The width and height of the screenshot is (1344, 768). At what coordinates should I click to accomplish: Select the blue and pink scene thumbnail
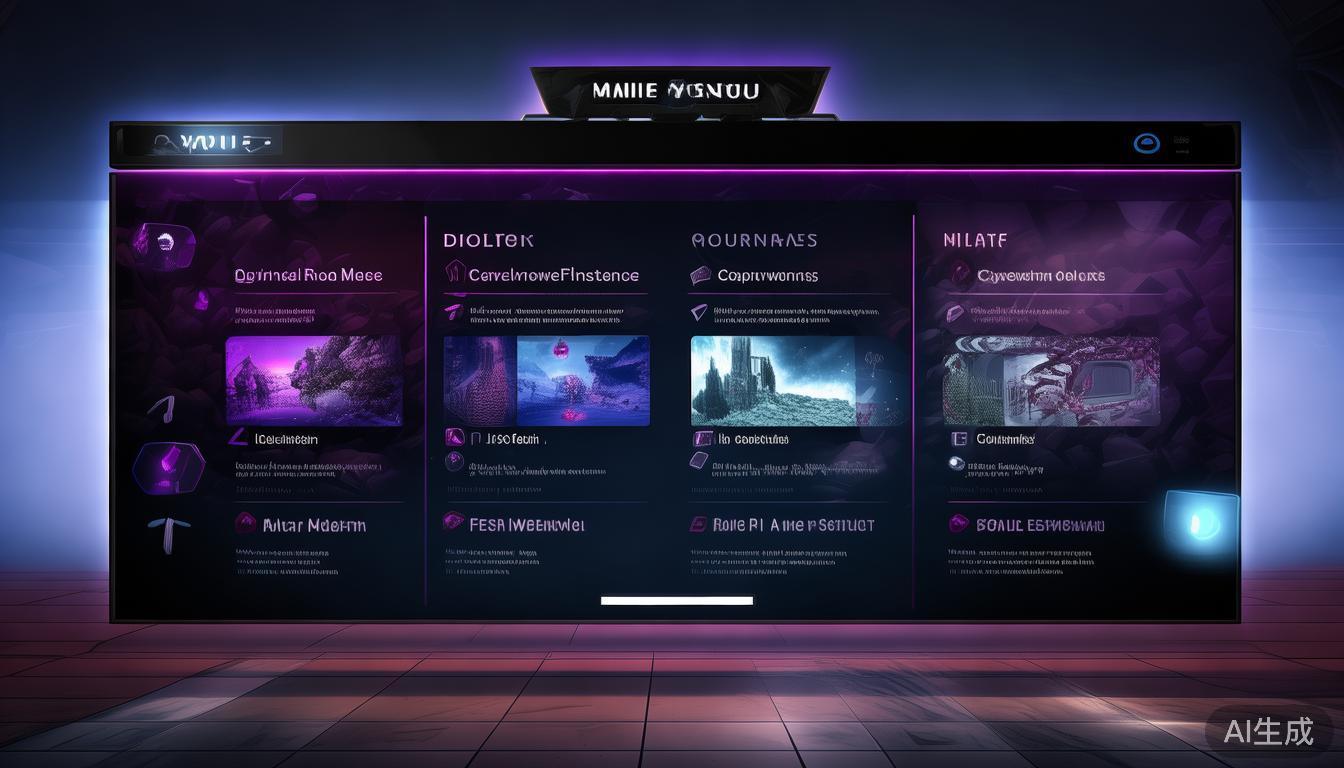coord(546,380)
